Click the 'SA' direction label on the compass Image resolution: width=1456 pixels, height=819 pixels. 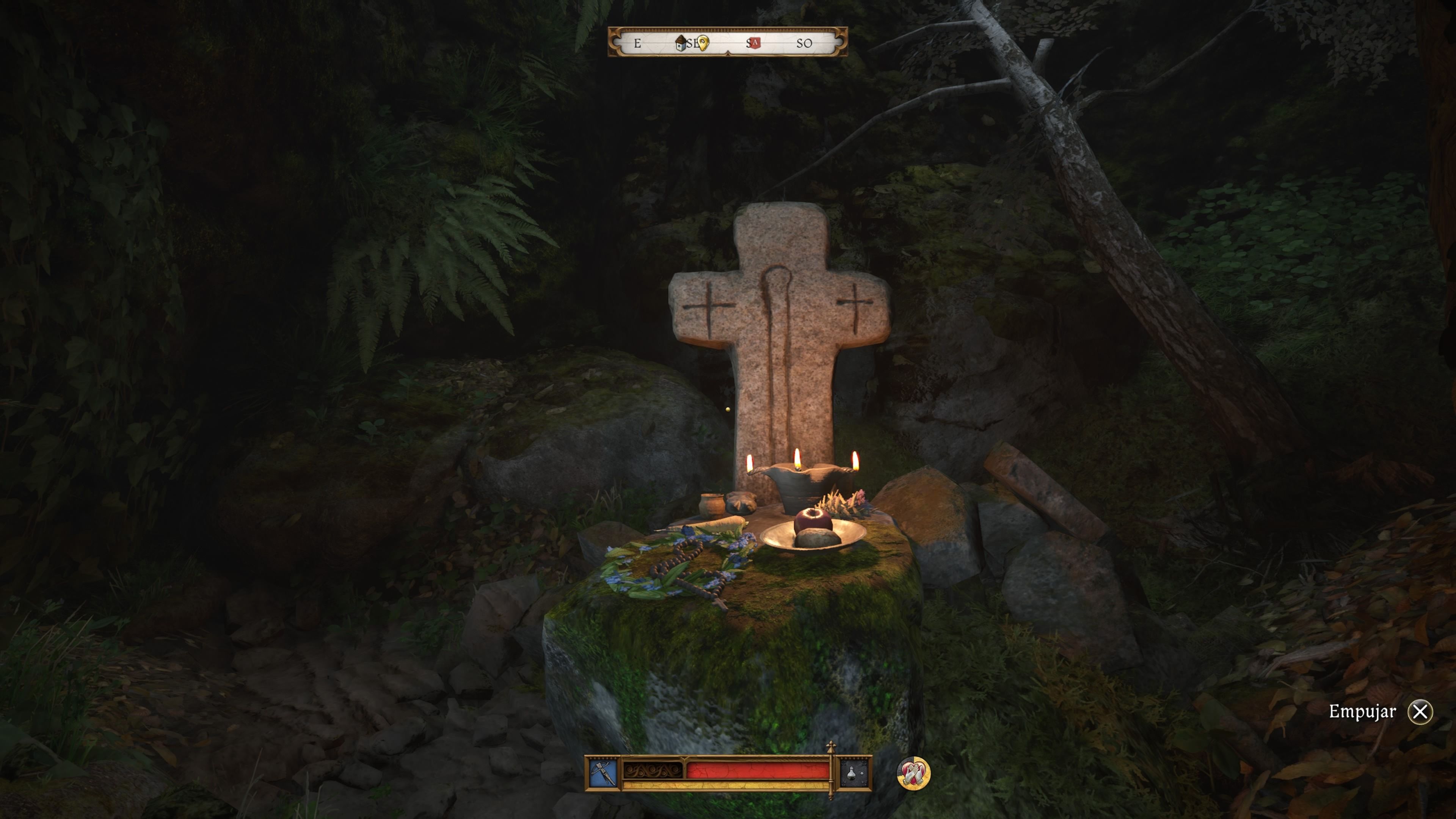tap(750, 44)
